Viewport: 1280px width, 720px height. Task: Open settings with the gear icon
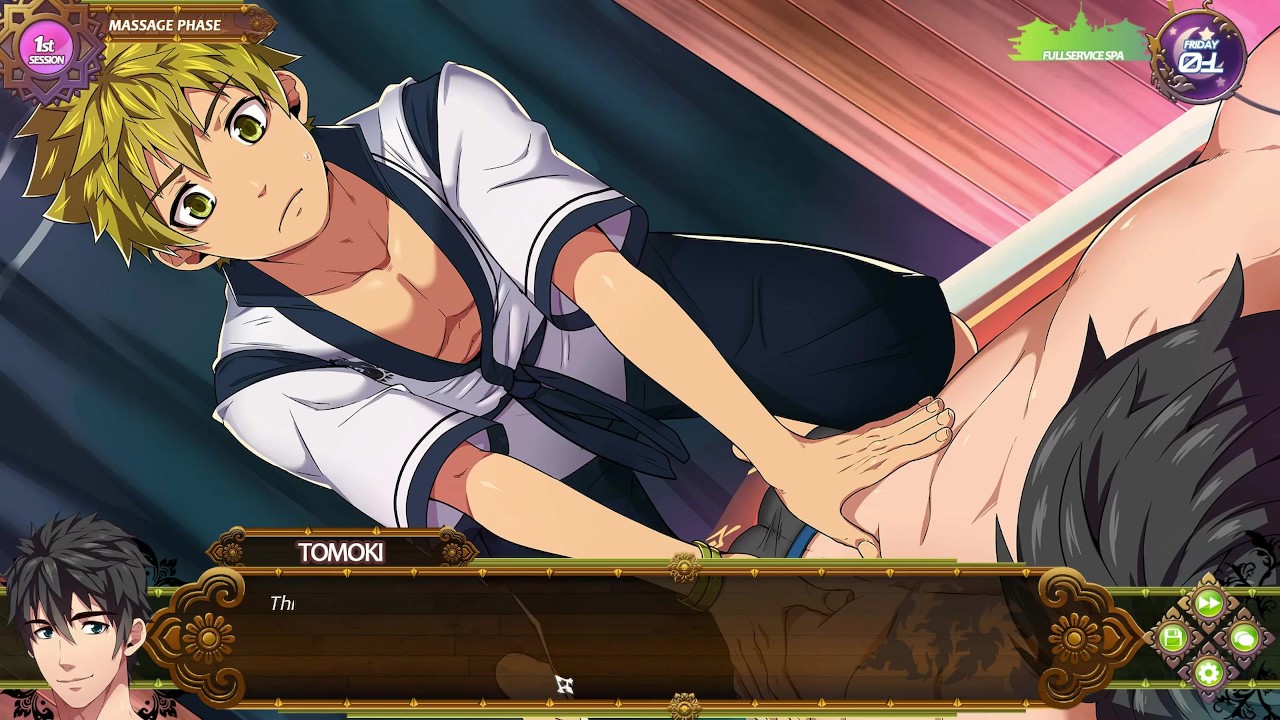tap(1208, 672)
